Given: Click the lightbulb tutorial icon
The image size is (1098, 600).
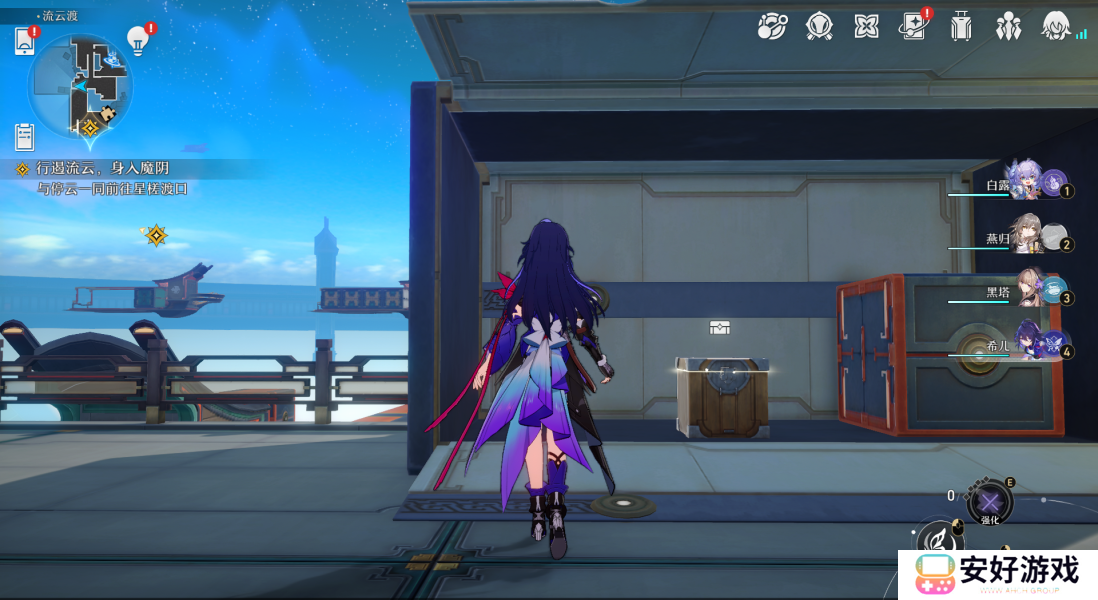Looking at the screenshot, I should [x=138, y=40].
